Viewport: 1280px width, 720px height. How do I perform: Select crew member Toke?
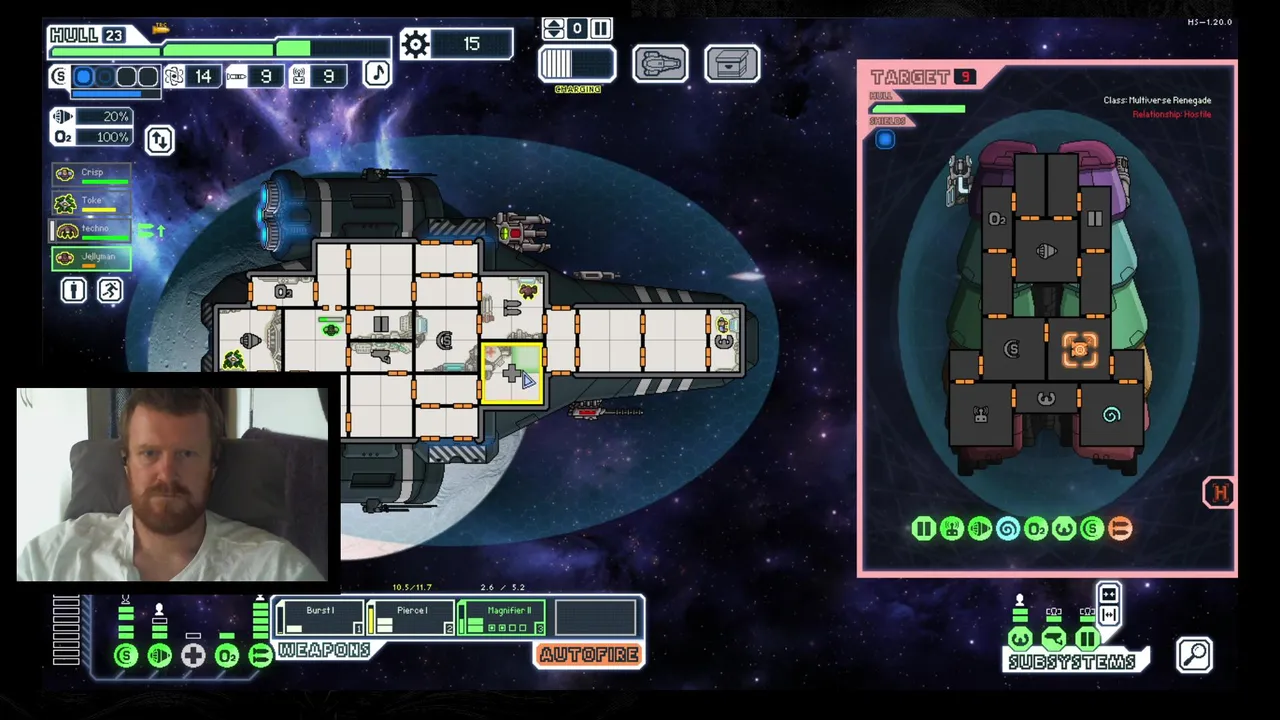[x=91, y=202]
